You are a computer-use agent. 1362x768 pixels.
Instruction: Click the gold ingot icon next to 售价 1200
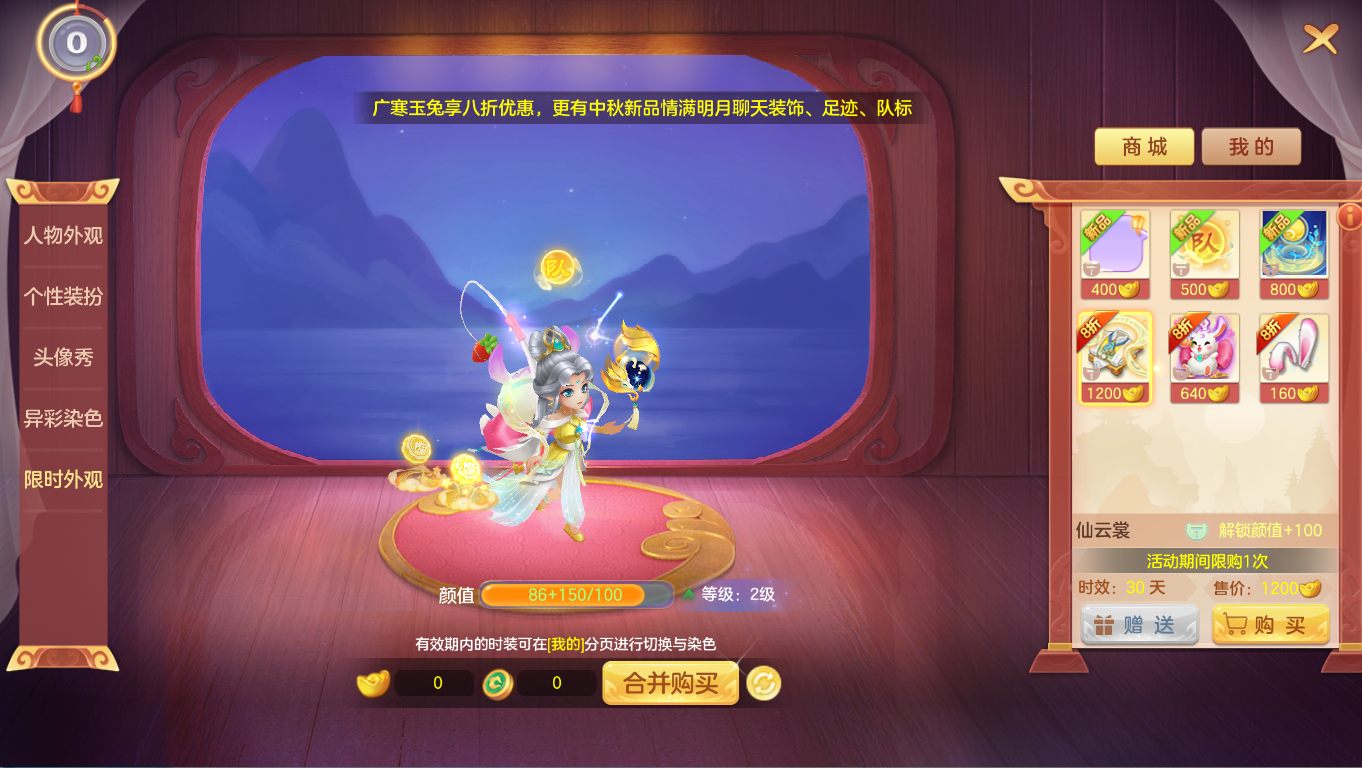pyautogui.click(x=1308, y=588)
